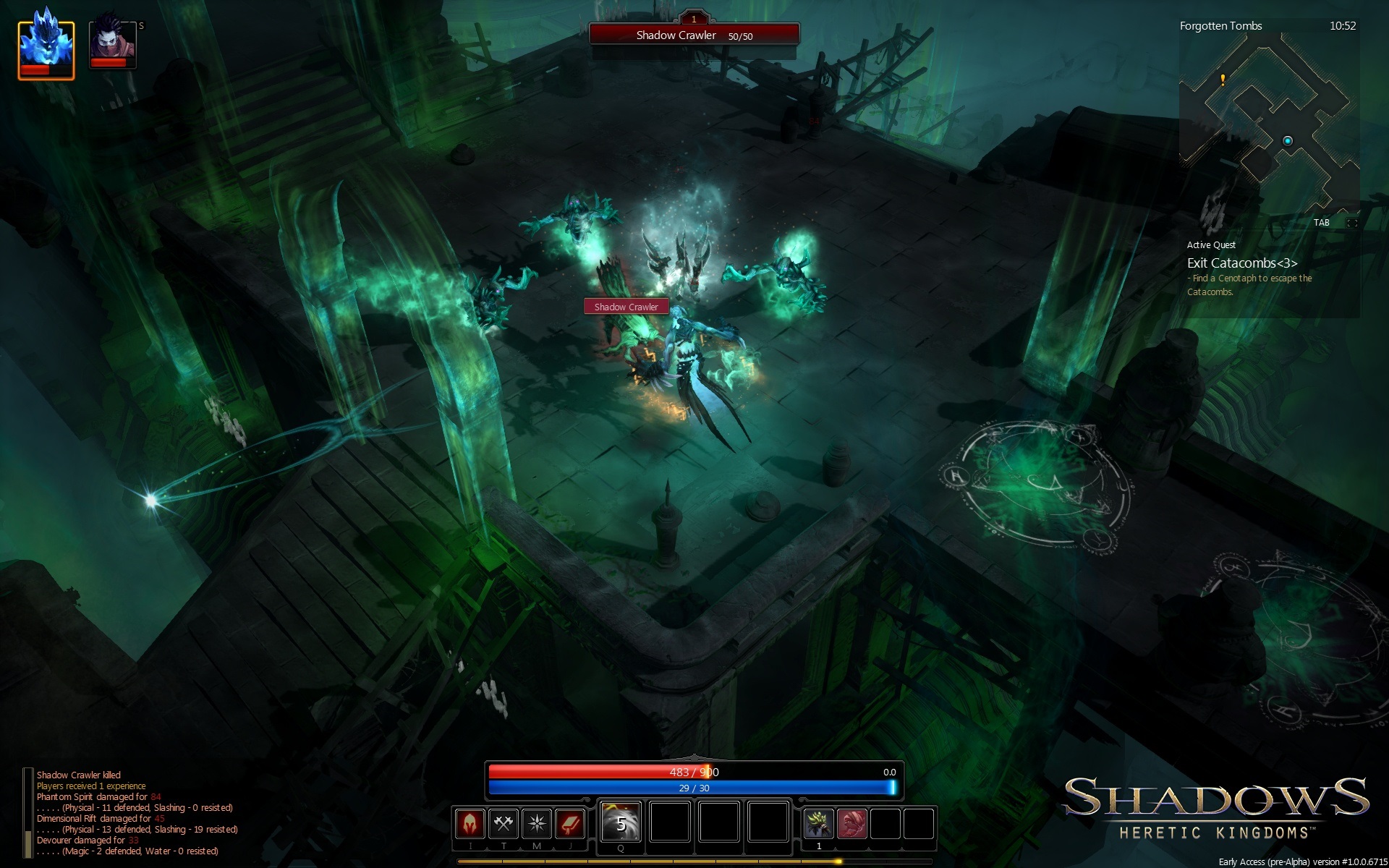Open the Exit Catacombs active quest
Image resolution: width=1389 pixels, height=868 pixels.
(x=1242, y=263)
